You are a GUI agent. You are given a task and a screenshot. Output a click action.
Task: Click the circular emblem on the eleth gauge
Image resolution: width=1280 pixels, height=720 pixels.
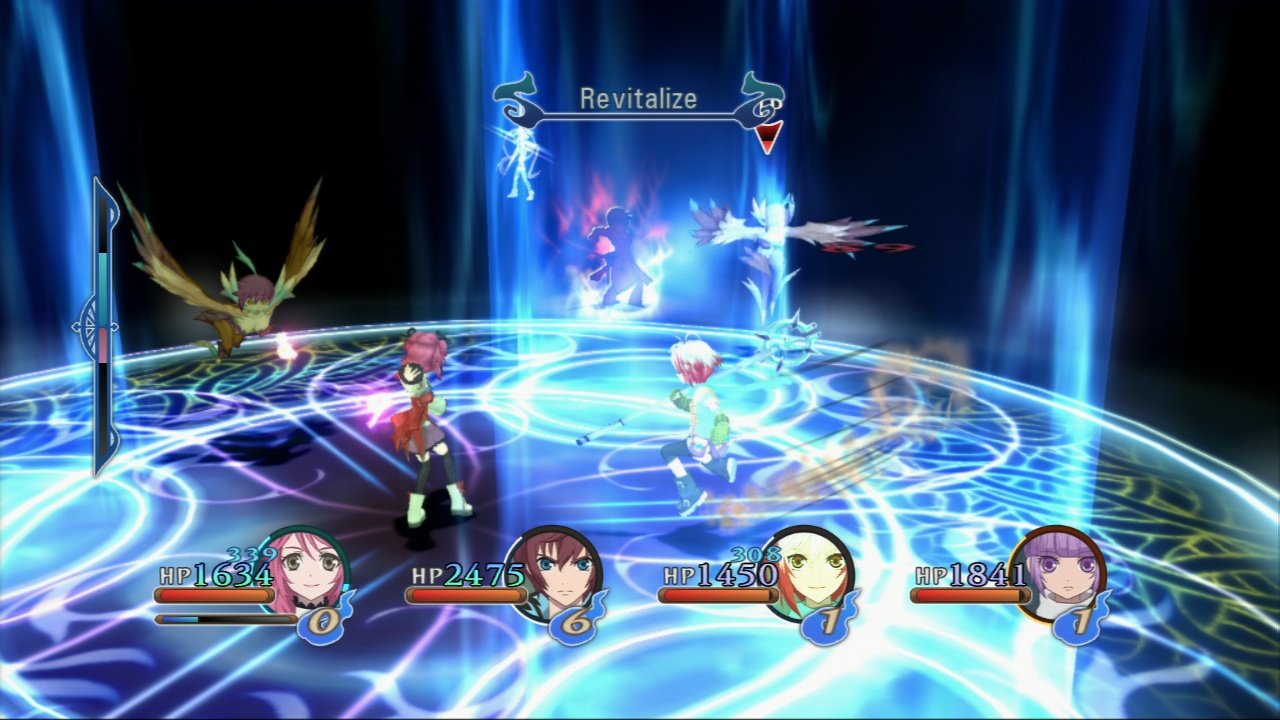point(86,324)
